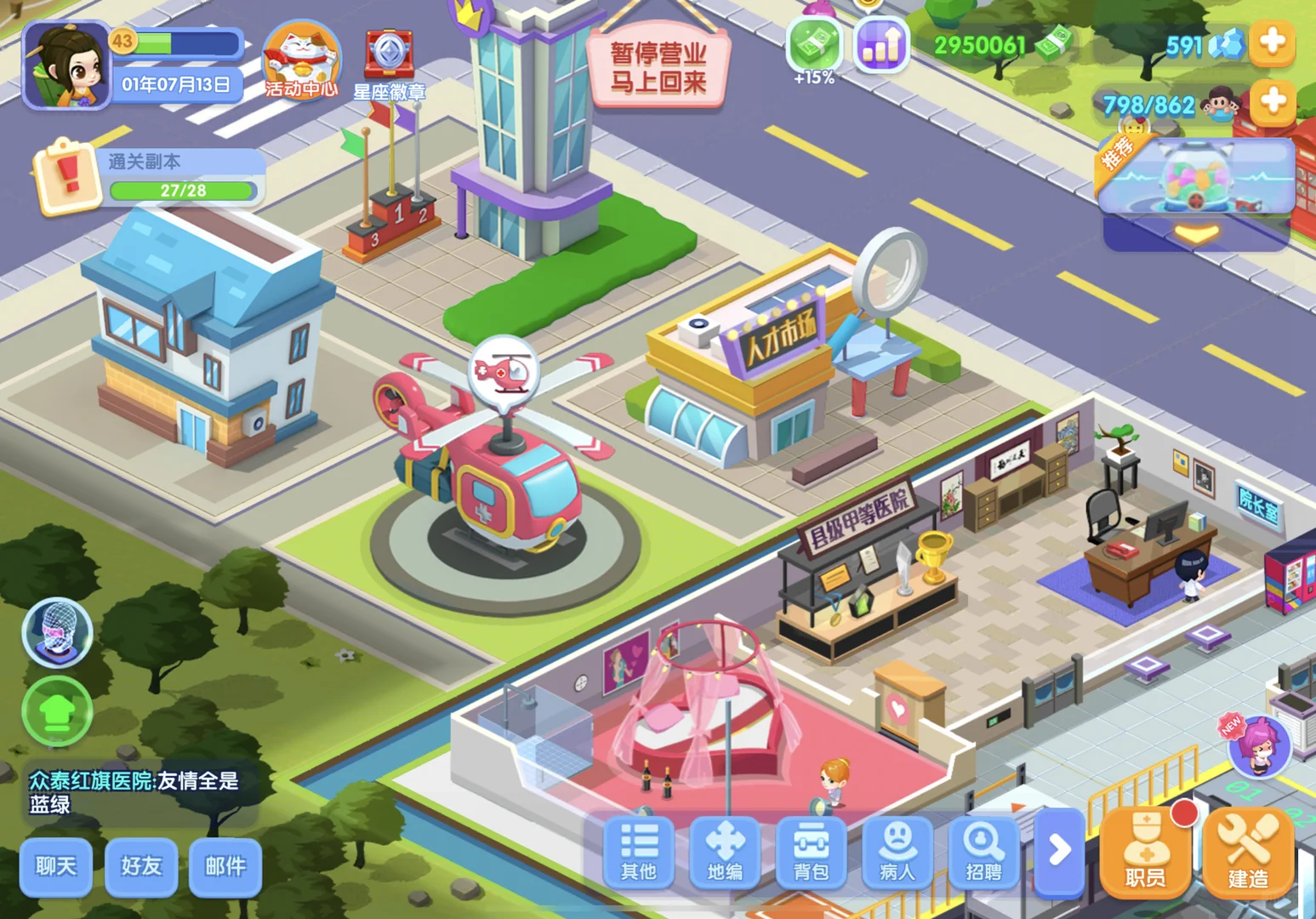The image size is (1316, 919).
Task: Open the 招聘 recruitment panel
Action: pyautogui.click(x=983, y=851)
